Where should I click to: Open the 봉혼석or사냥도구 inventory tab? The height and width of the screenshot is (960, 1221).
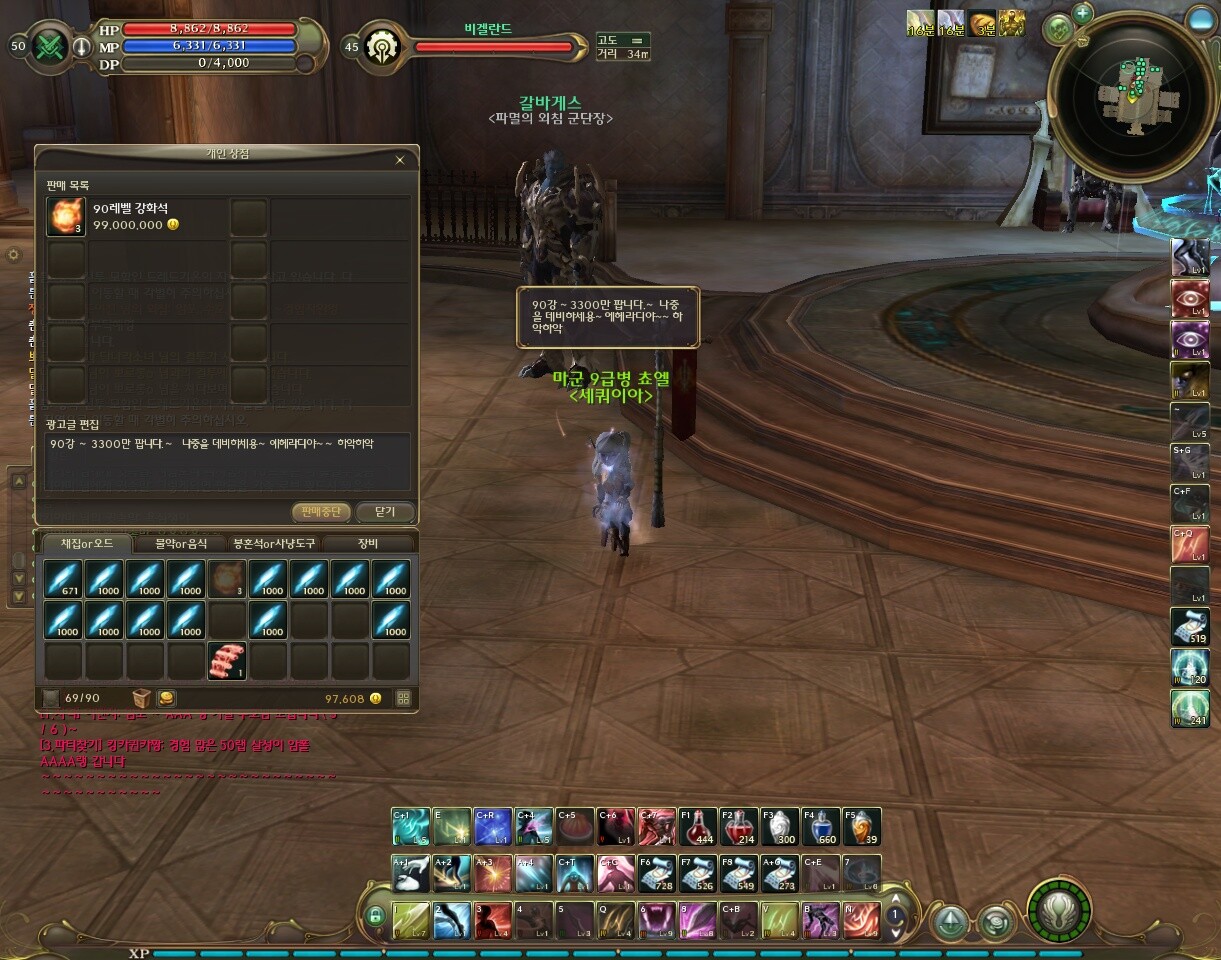(x=274, y=544)
